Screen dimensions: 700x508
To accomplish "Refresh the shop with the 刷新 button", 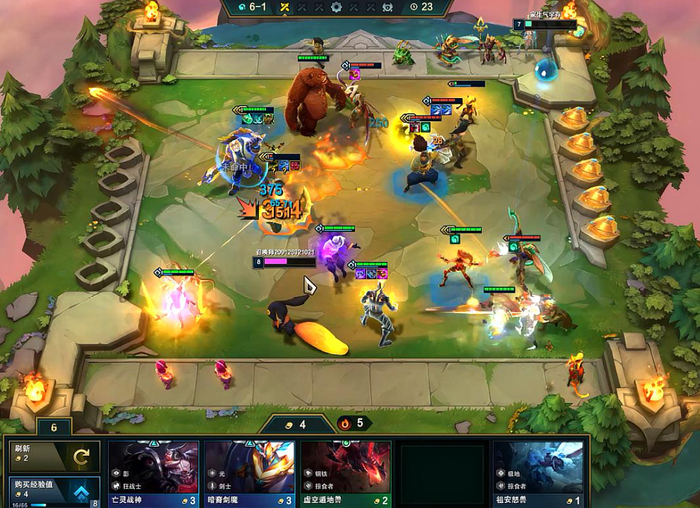I will click(55, 456).
